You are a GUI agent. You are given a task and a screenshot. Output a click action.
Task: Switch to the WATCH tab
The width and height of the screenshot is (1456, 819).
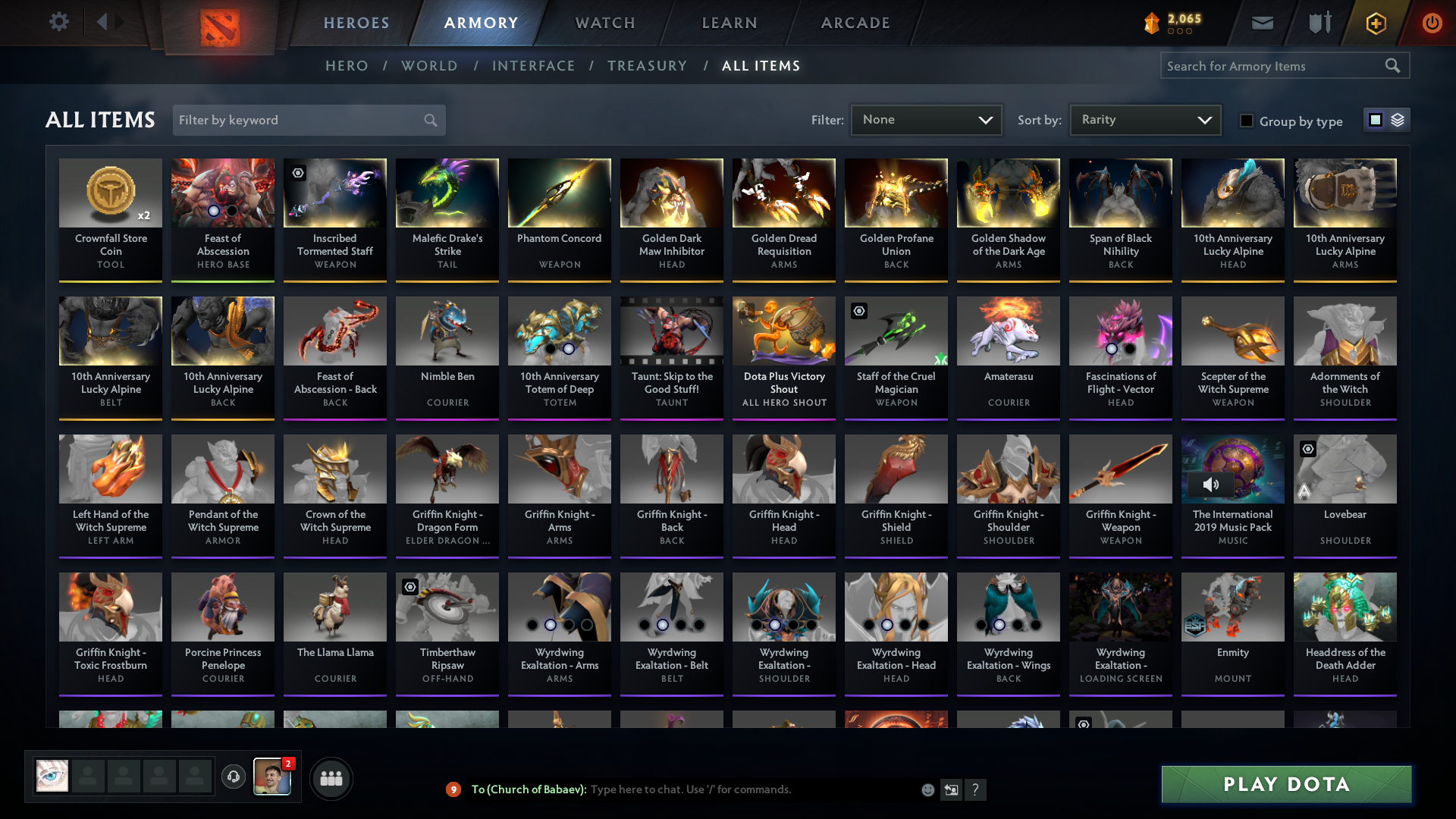coord(604,23)
